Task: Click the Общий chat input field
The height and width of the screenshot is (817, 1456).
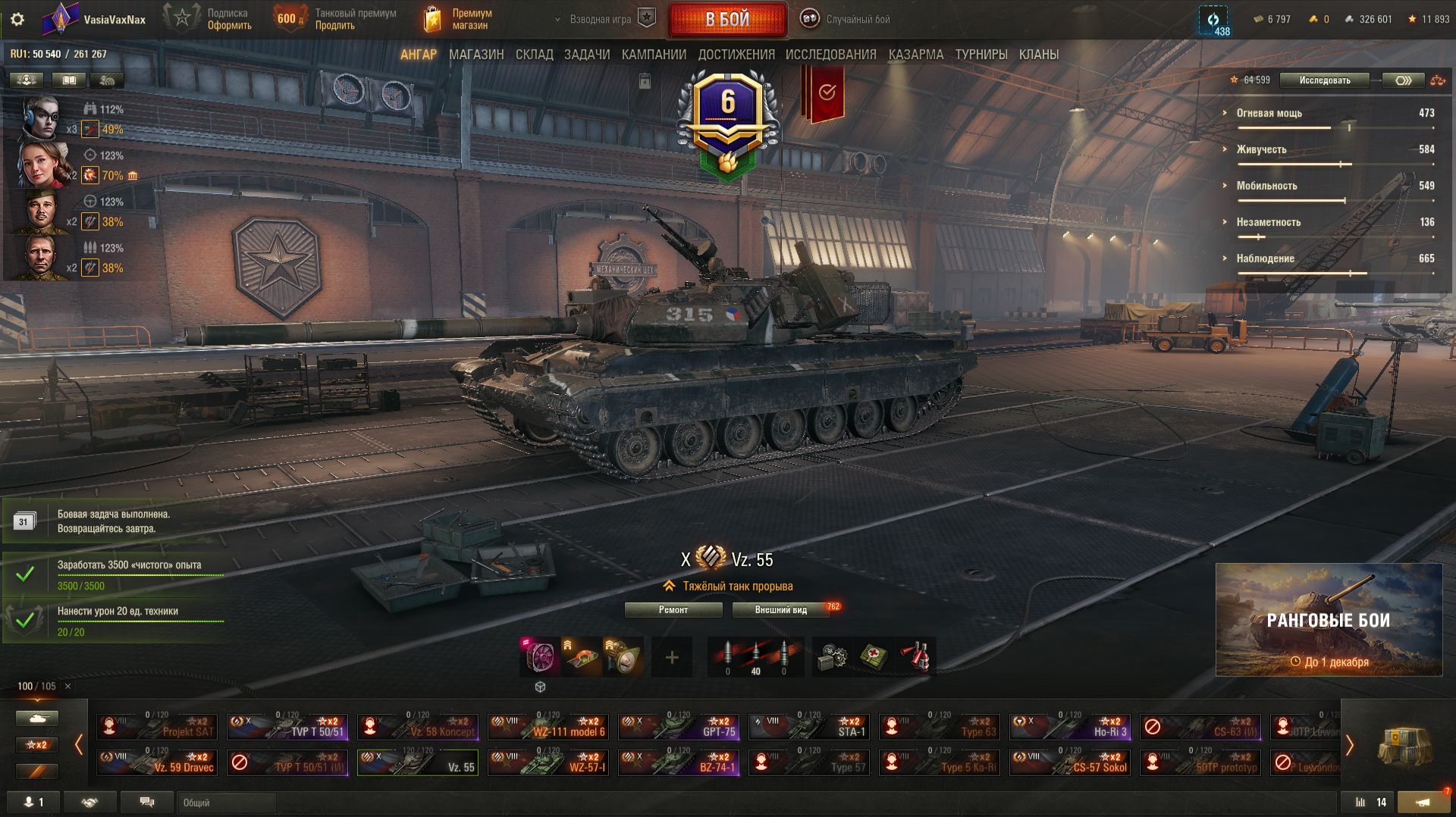Action: [x=227, y=803]
